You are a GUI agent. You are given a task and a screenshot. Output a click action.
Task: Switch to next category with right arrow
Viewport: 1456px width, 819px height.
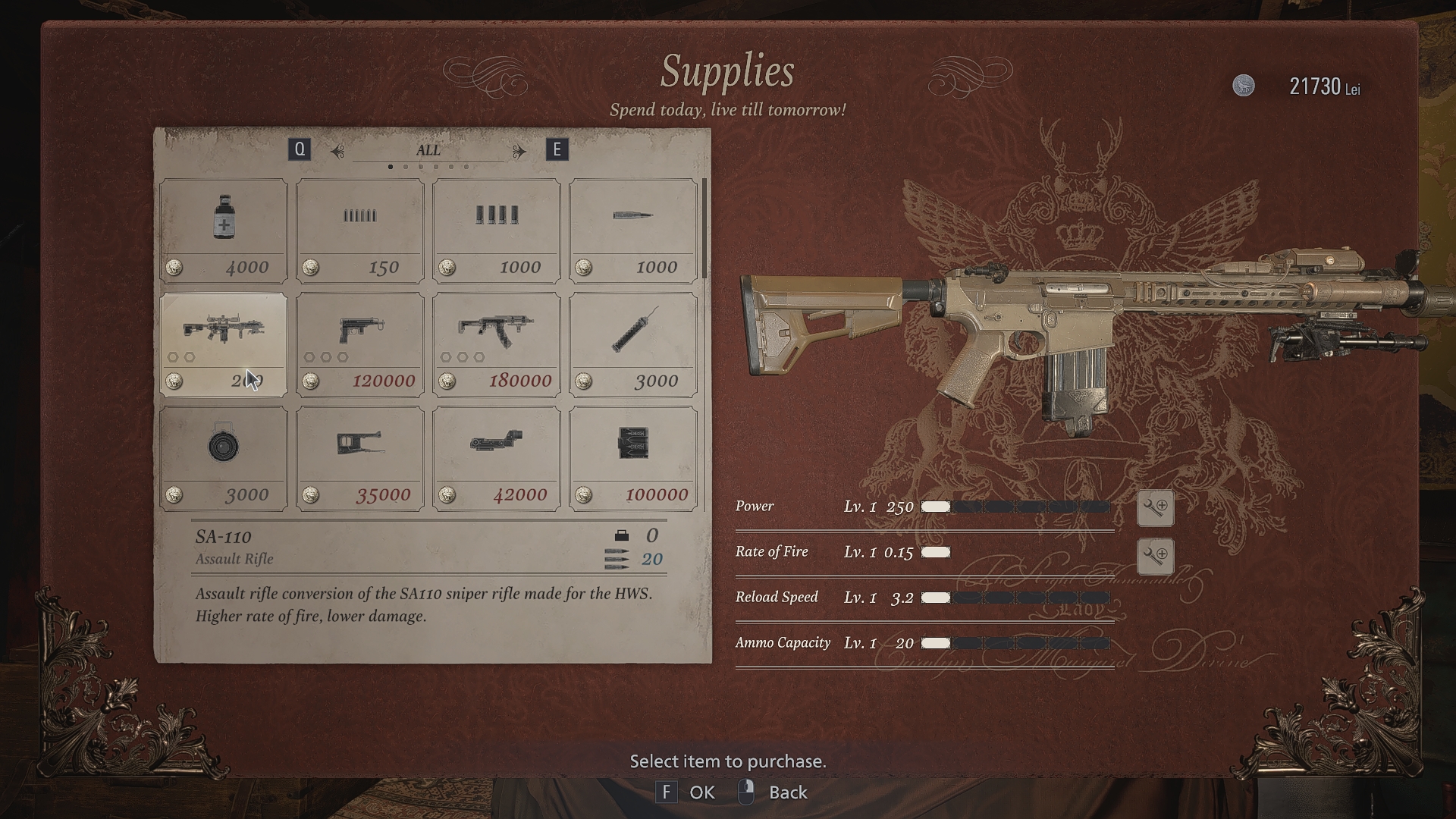tap(519, 151)
